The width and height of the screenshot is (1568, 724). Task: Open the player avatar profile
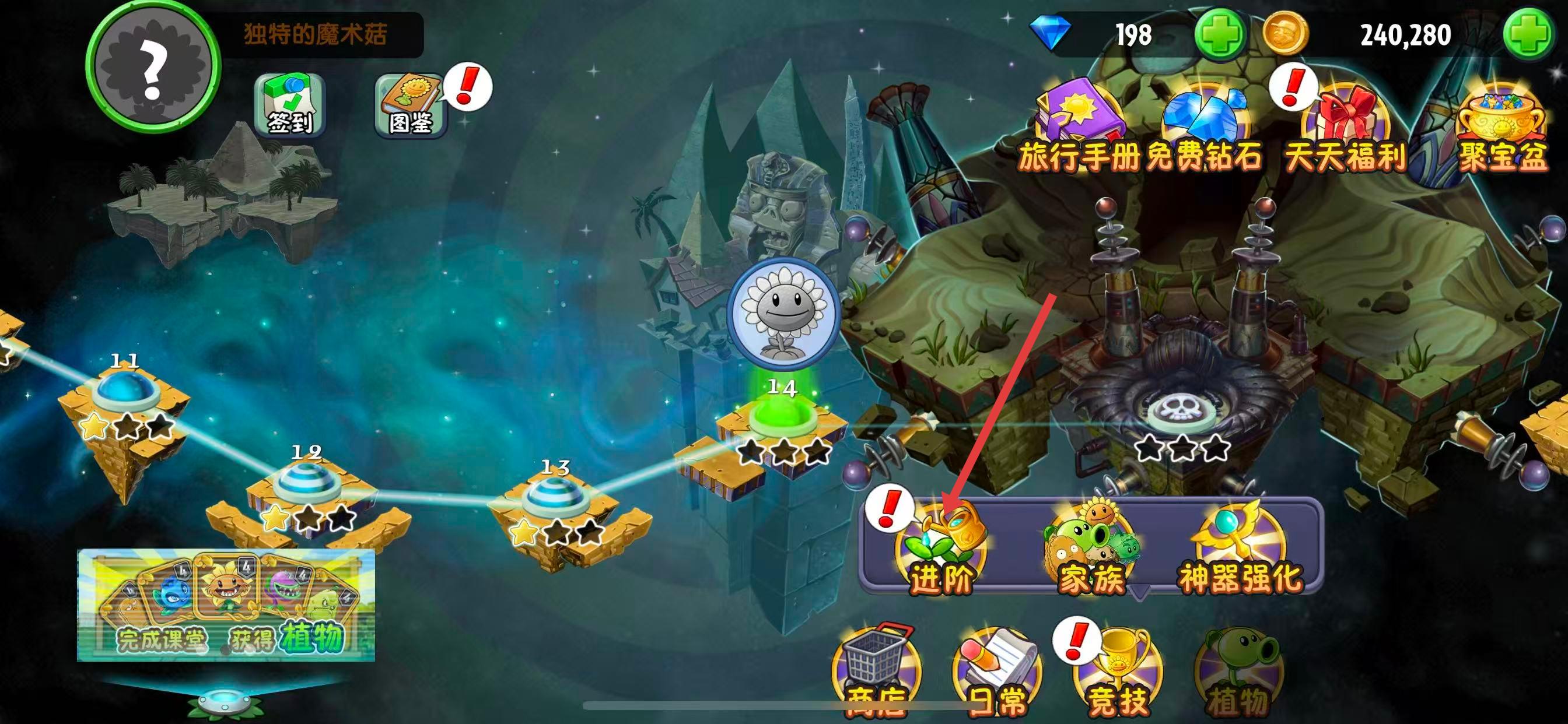(153, 66)
